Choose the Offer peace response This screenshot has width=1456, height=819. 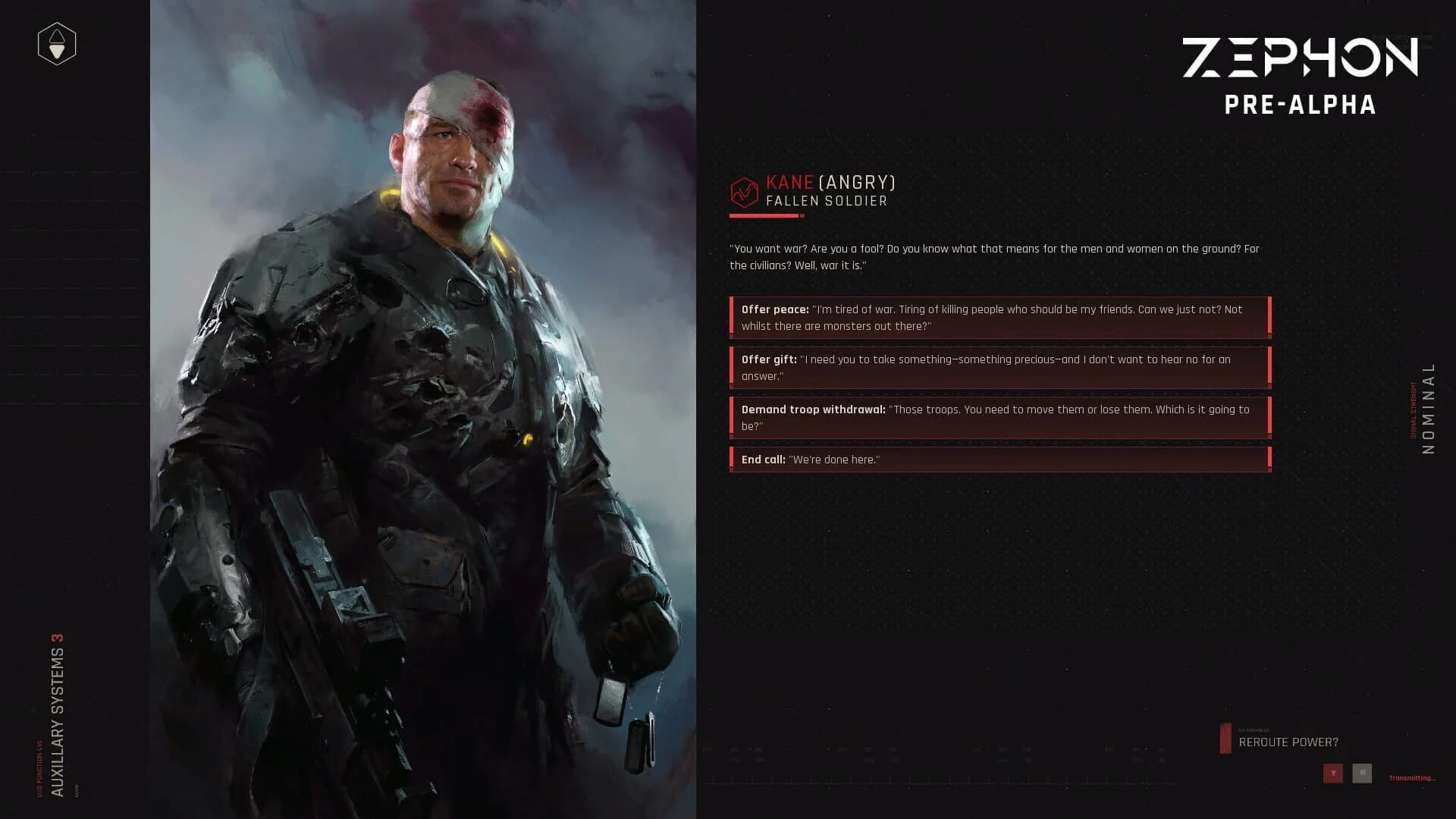999,317
